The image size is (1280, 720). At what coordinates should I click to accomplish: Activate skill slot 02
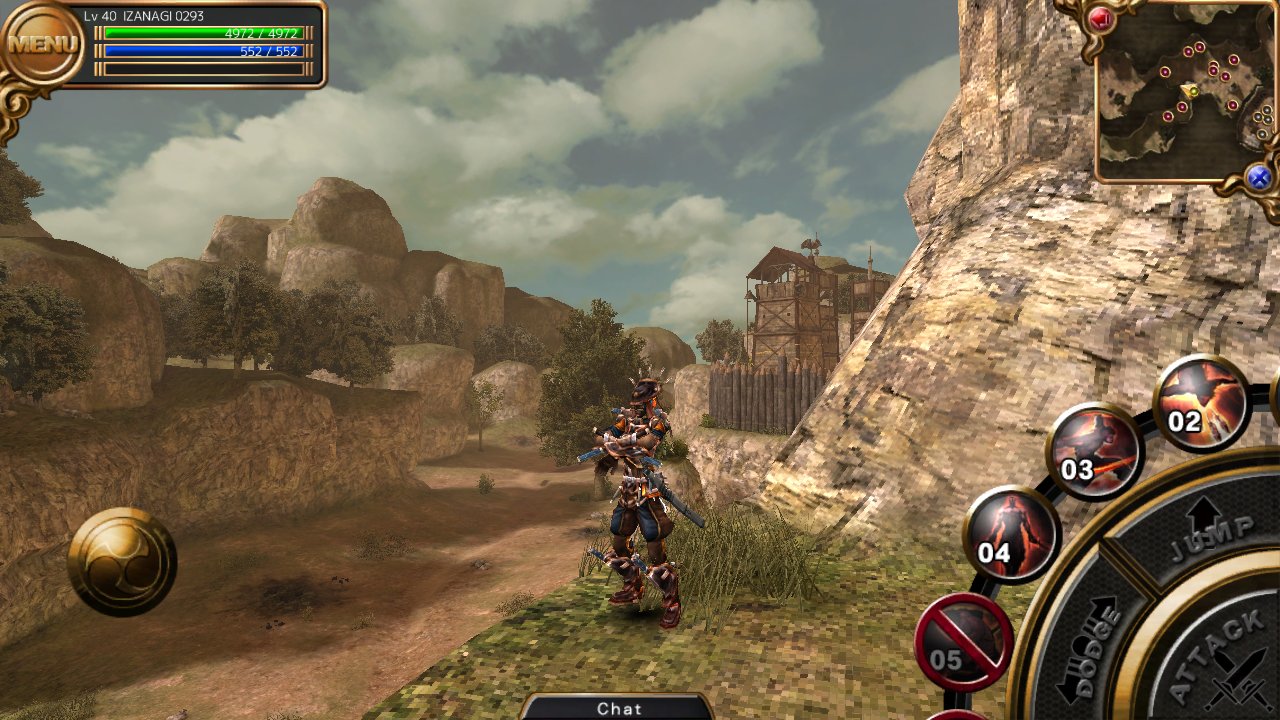1201,404
